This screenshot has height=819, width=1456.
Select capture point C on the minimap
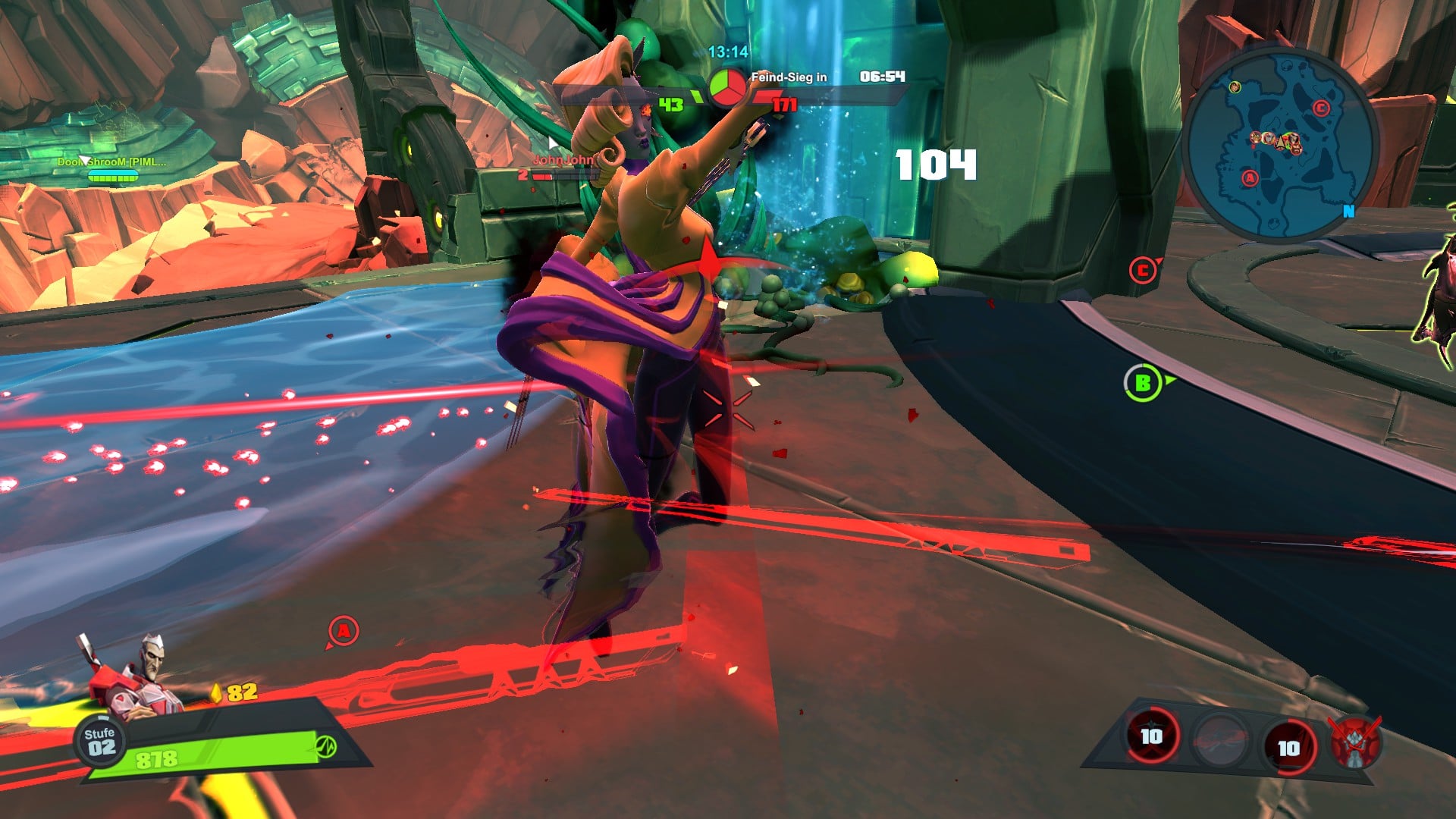[1321, 108]
